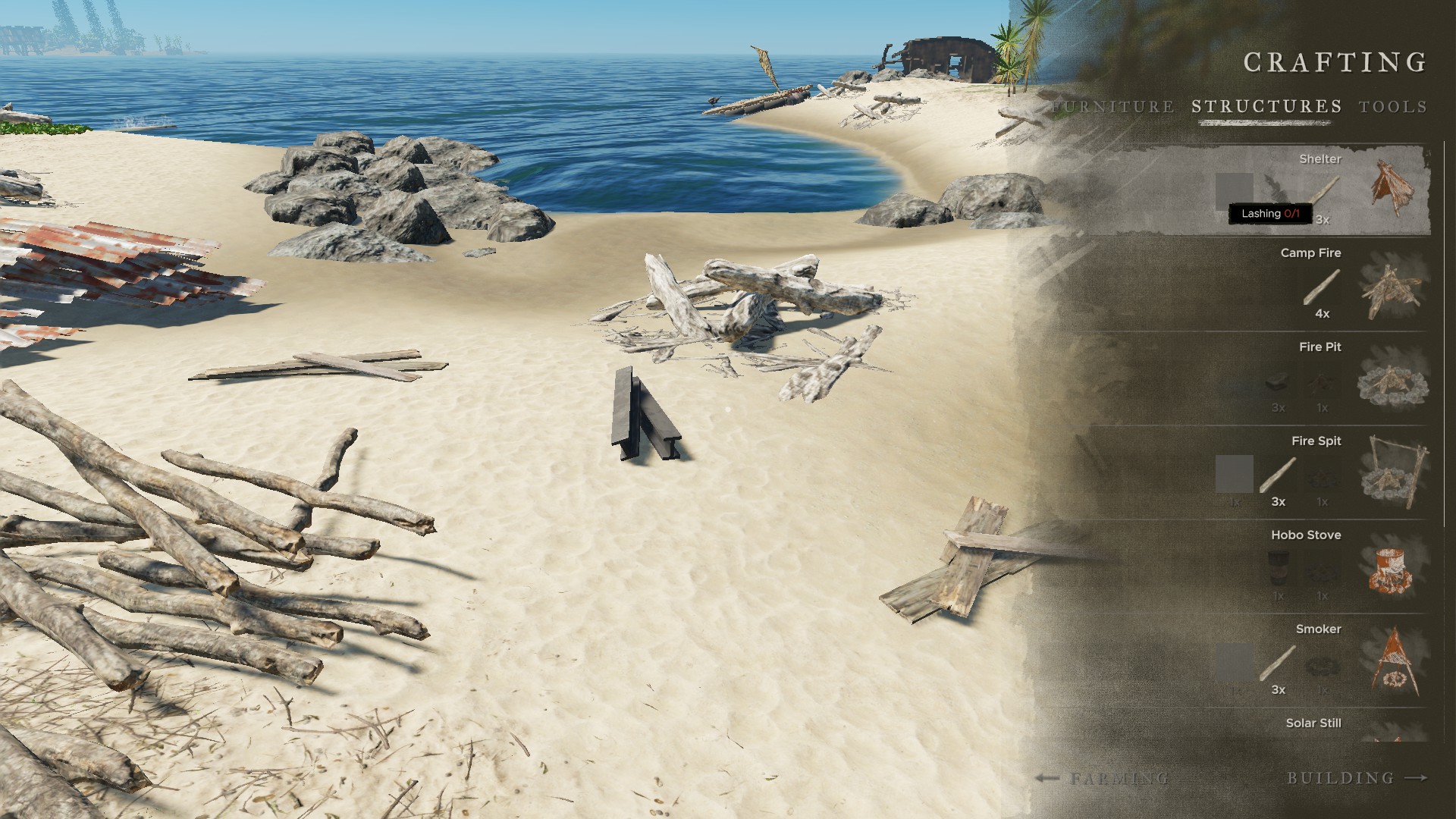Switch to the Furniture tab
This screenshot has height=819, width=1456.
[1114, 107]
